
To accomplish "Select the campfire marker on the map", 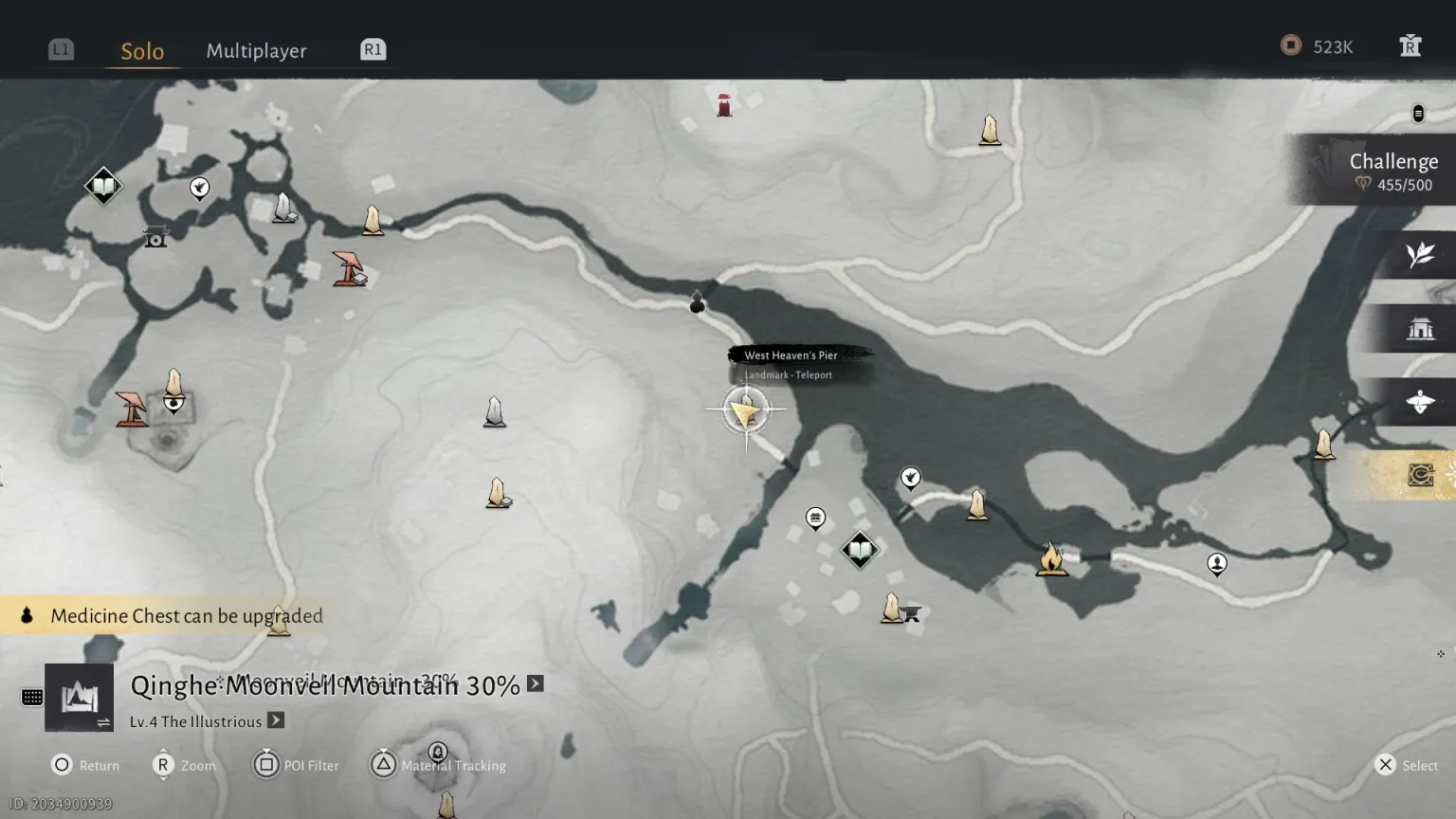I will pos(1050,559).
